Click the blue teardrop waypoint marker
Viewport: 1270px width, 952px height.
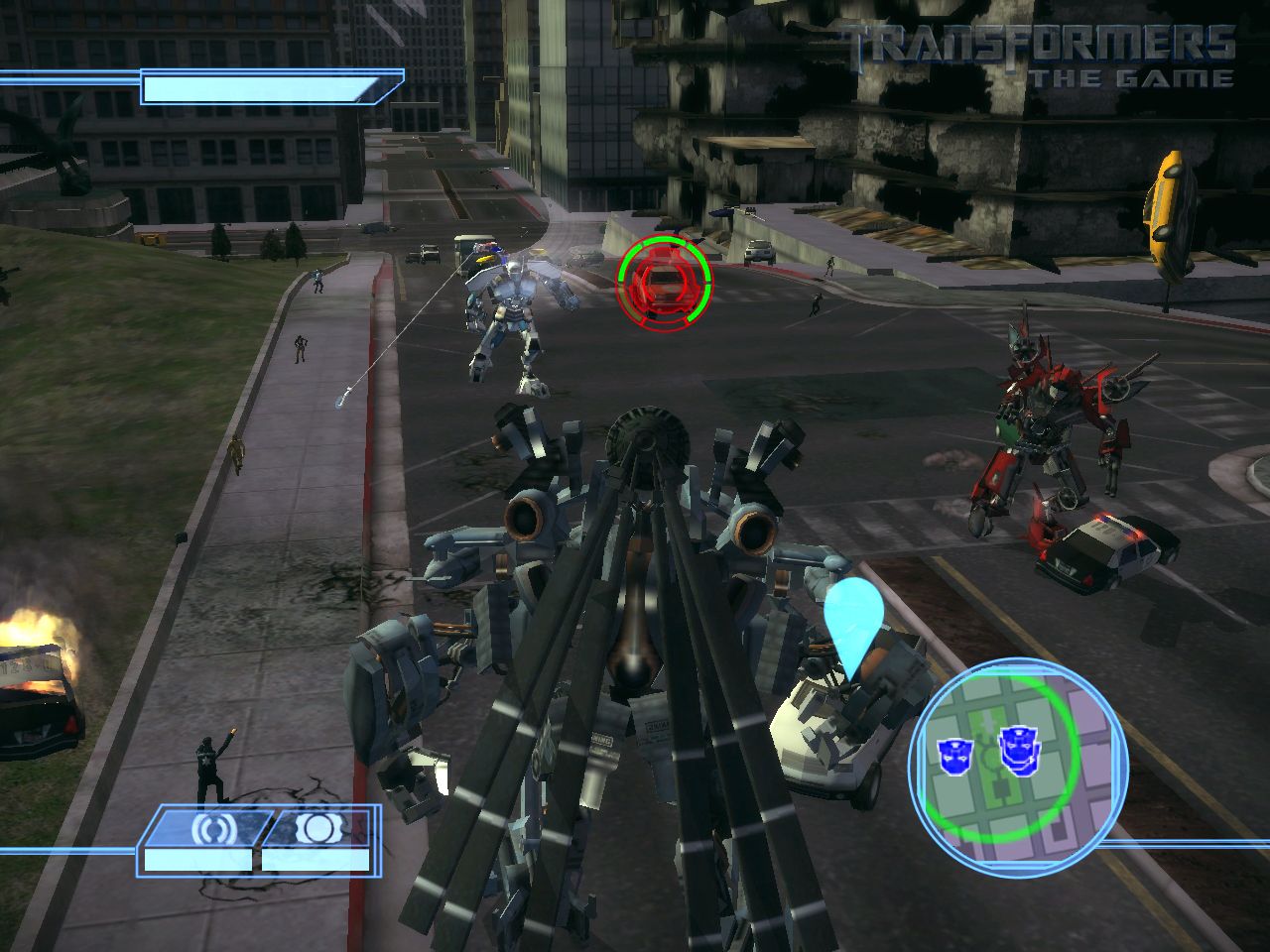click(853, 621)
